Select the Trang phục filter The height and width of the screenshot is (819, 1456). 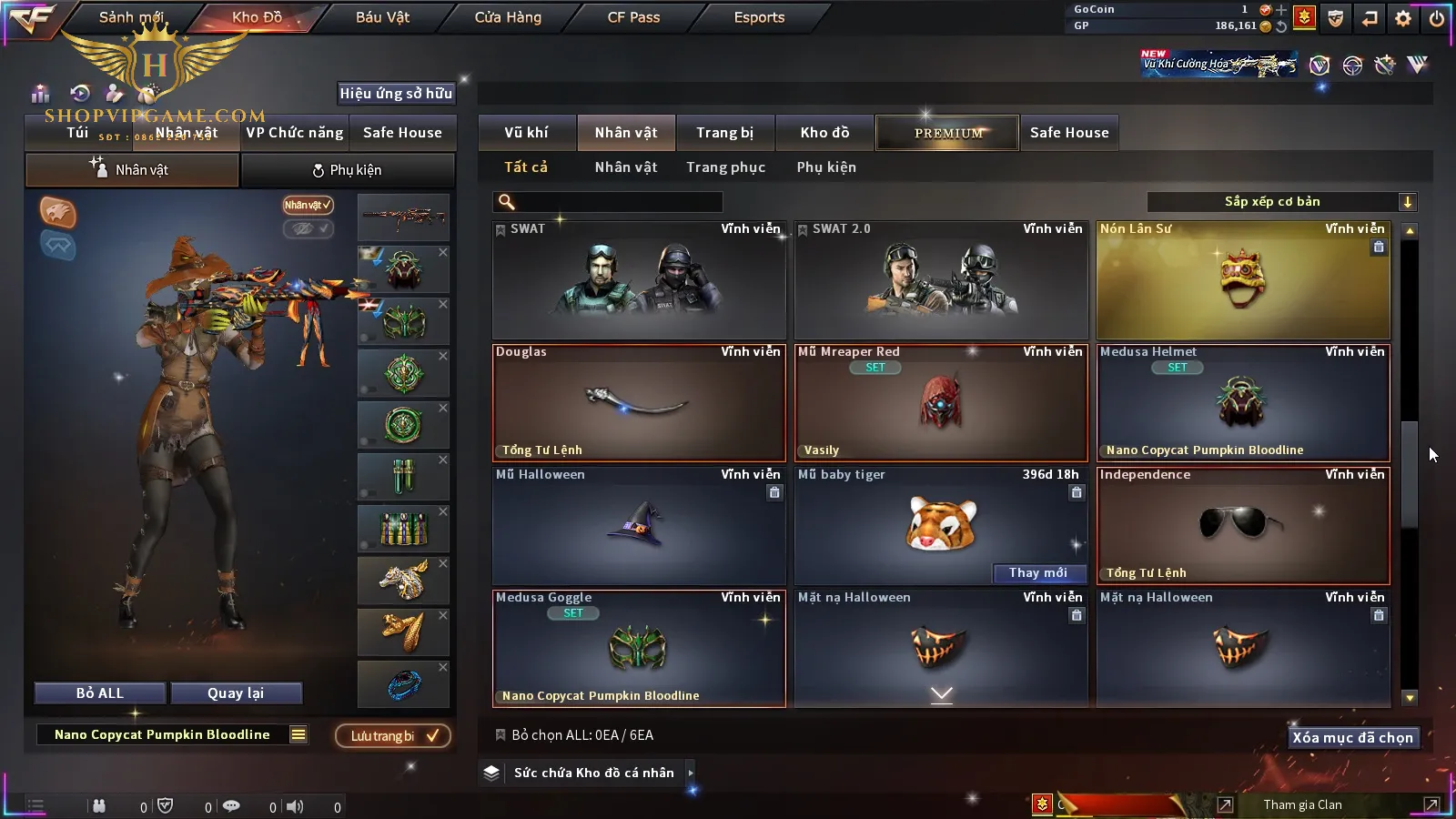pyautogui.click(x=725, y=167)
